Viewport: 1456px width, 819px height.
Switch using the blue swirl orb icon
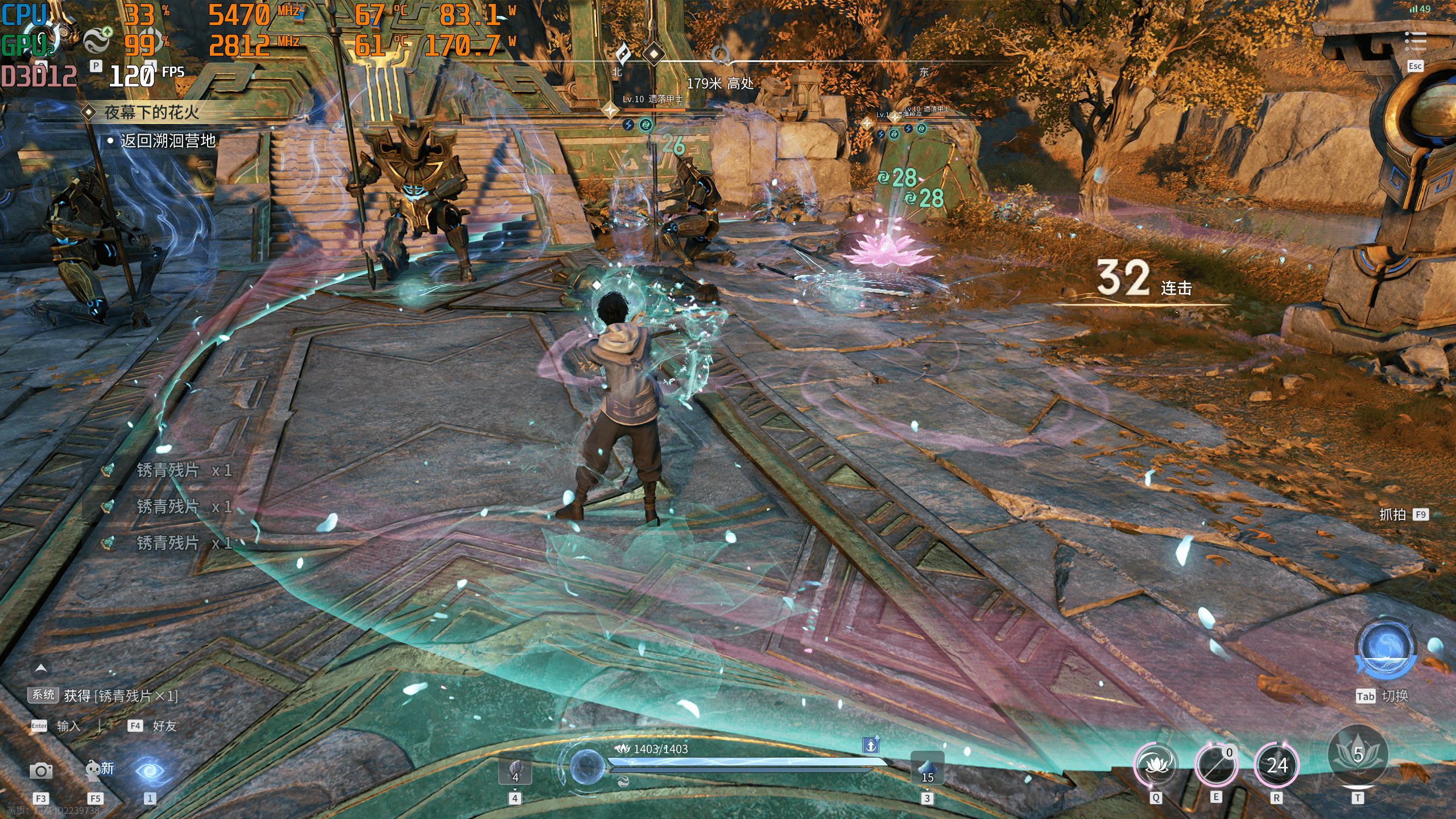point(1384,648)
